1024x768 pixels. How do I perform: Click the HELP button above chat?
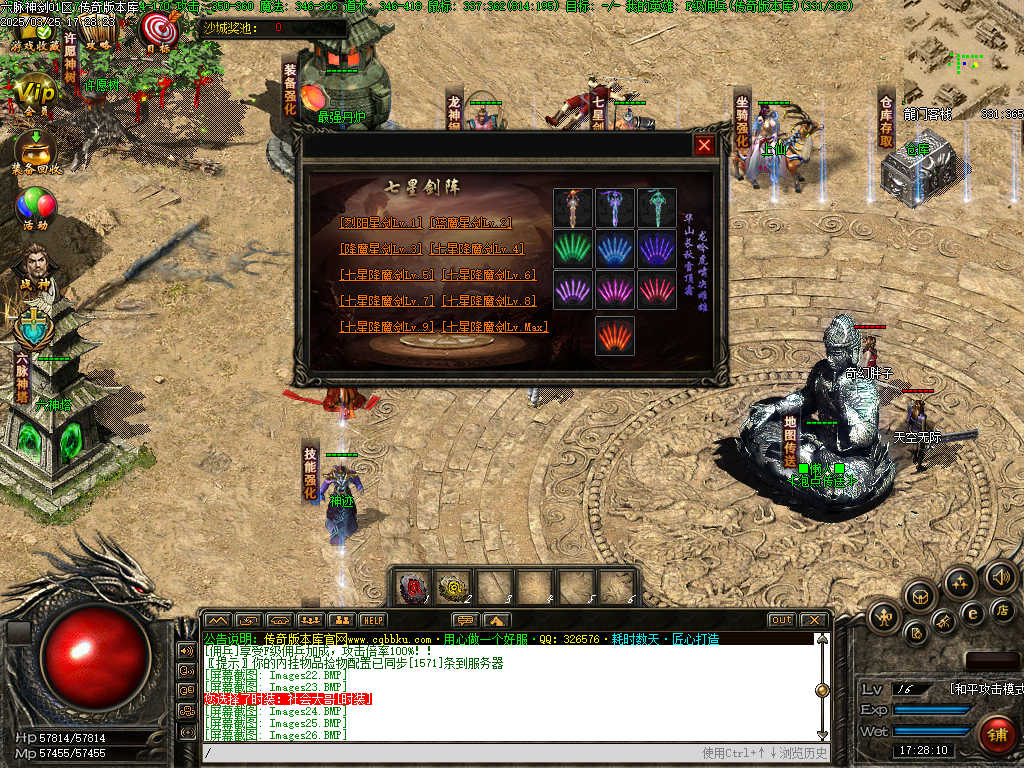click(373, 620)
